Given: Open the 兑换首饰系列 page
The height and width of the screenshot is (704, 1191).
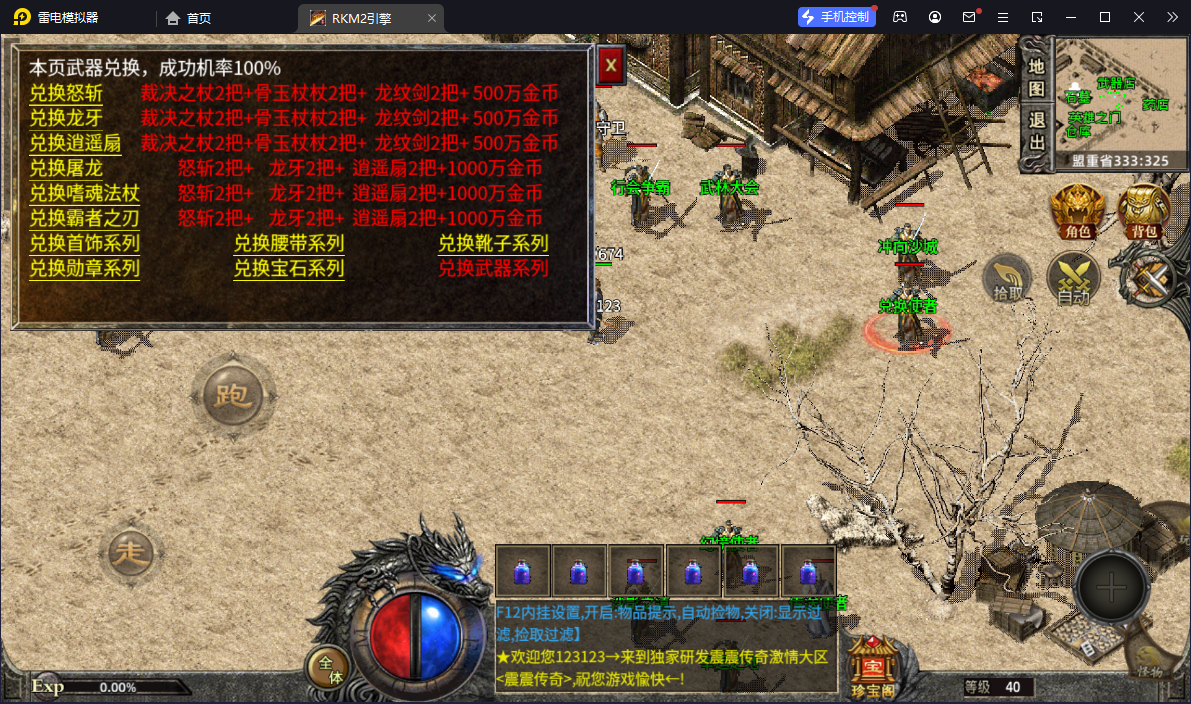Looking at the screenshot, I should [x=84, y=243].
